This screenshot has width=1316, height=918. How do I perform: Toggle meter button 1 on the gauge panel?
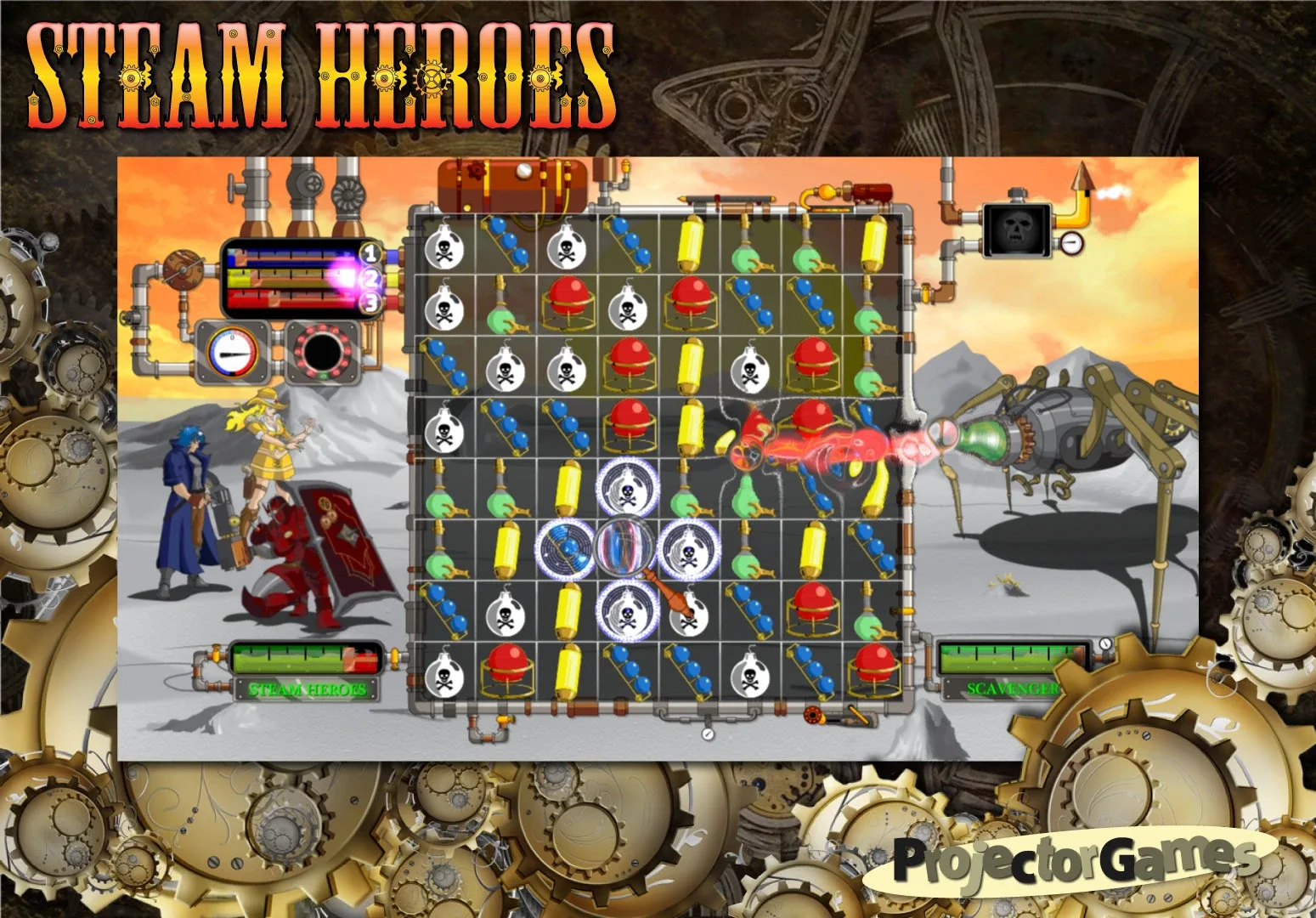click(x=370, y=254)
